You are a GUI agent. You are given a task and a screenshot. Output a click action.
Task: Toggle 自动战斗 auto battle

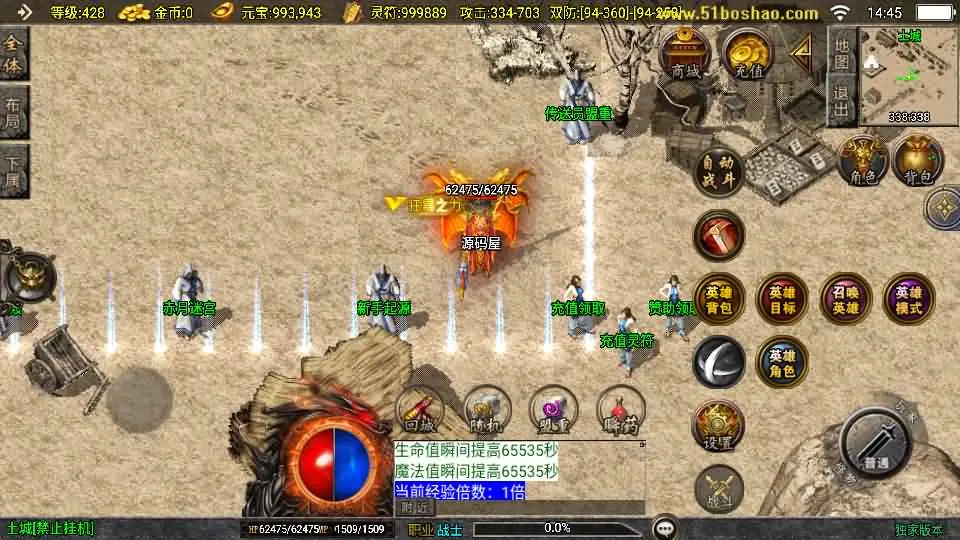[720, 172]
